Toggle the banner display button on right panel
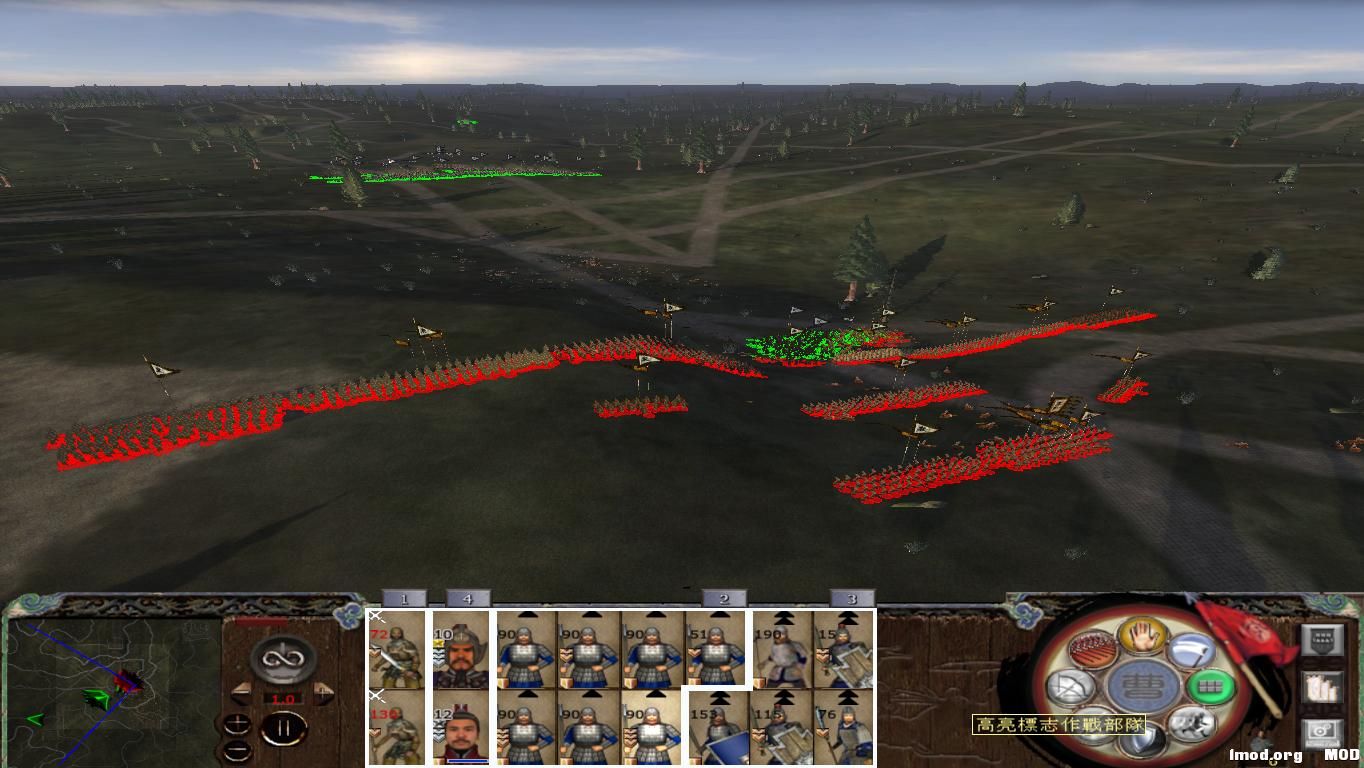 (1323, 638)
